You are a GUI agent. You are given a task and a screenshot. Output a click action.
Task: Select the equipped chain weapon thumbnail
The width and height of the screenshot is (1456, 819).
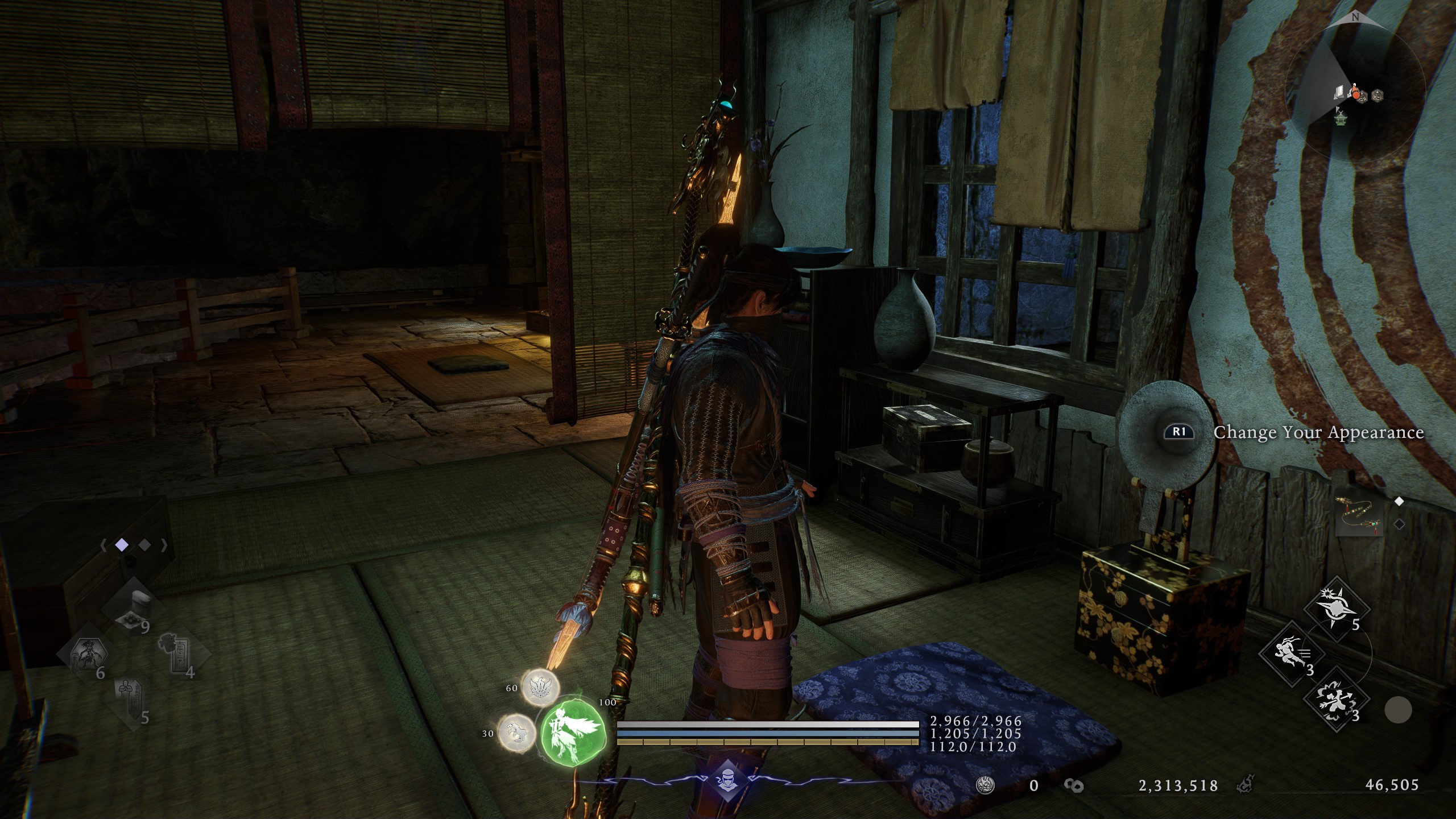(x=1359, y=516)
